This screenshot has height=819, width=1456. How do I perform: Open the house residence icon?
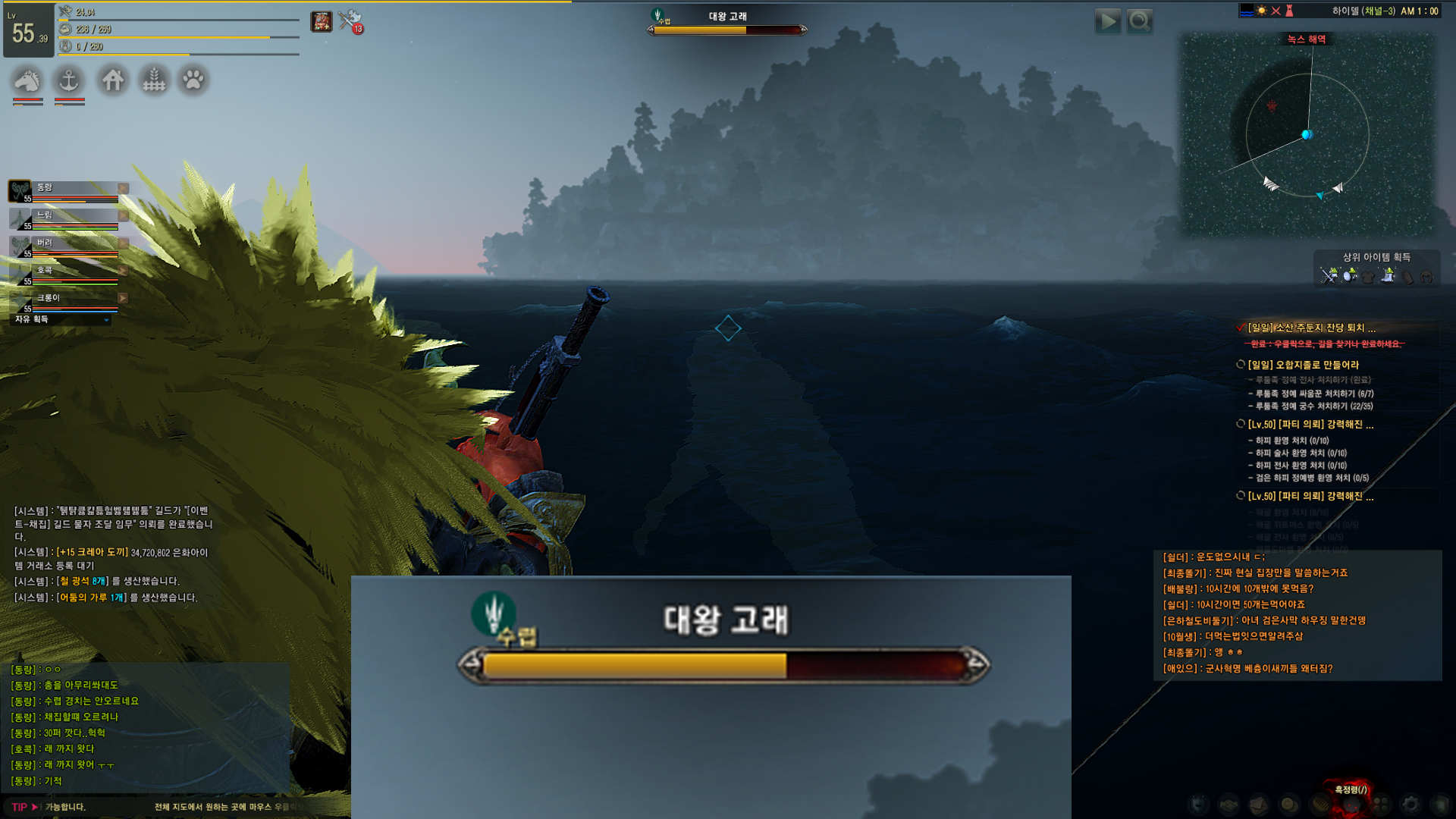(x=113, y=80)
